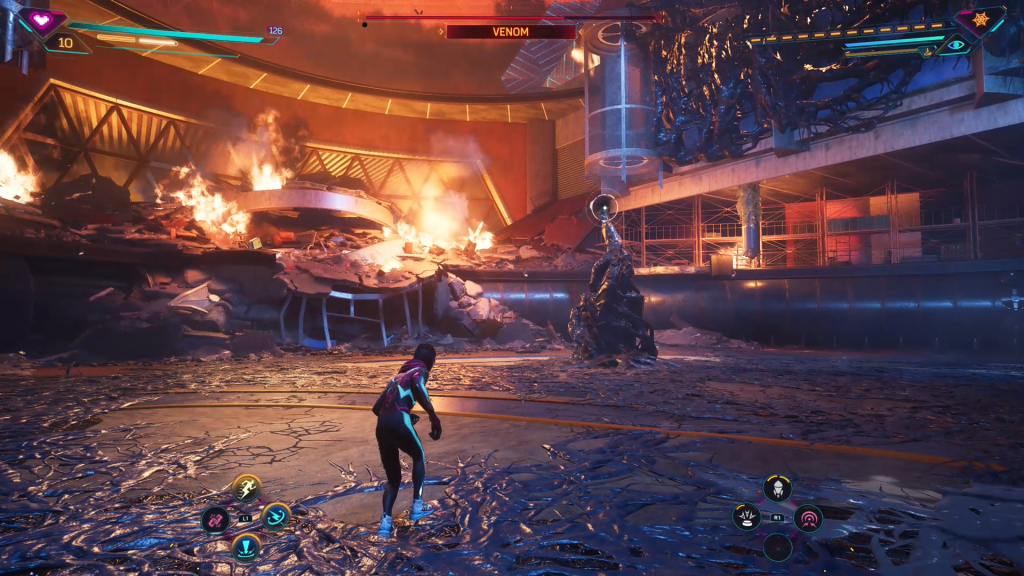Image resolution: width=1024 pixels, height=576 pixels.
Task: Select the downward ground slam ability
Action: (x=246, y=547)
